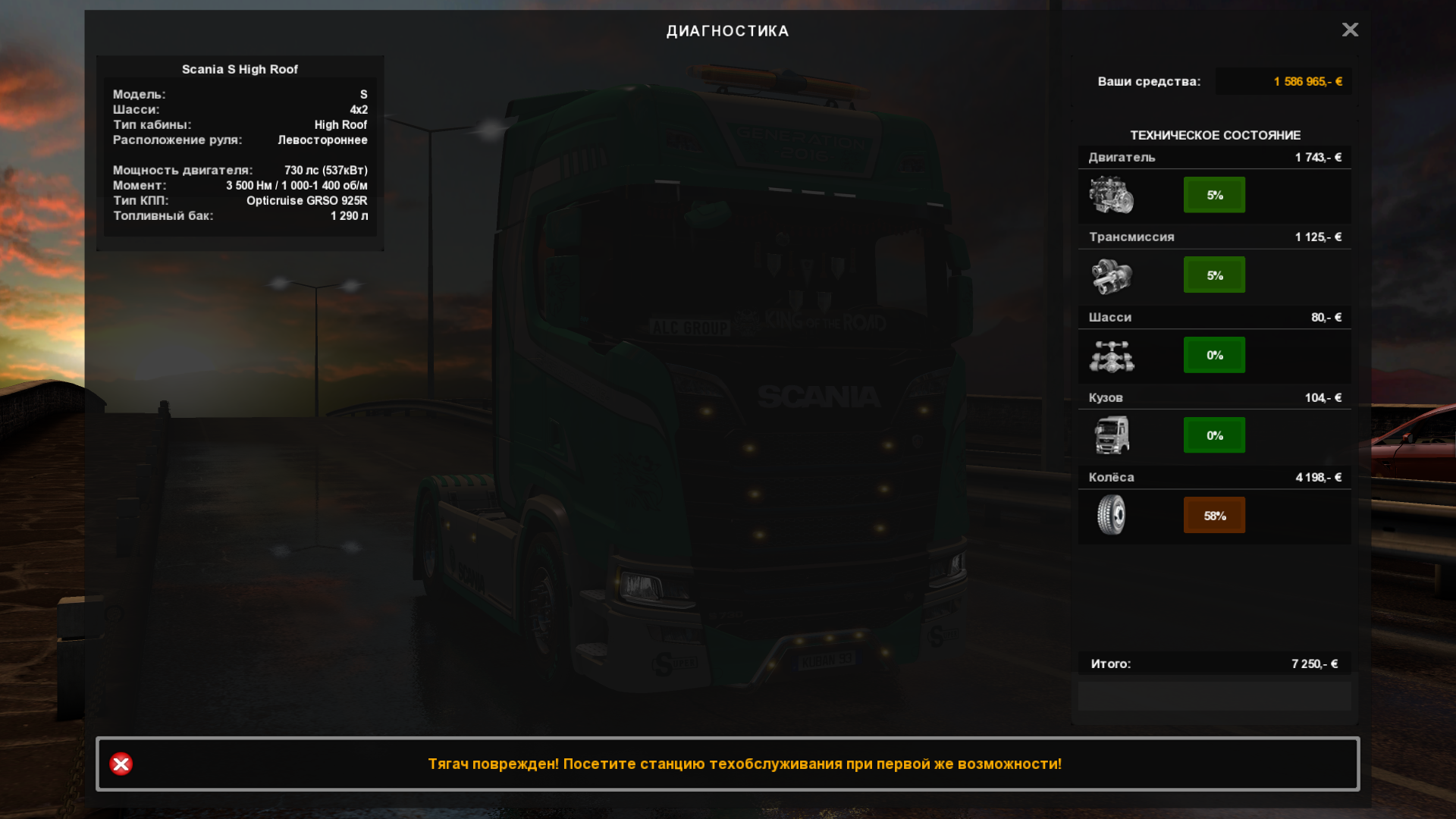The height and width of the screenshot is (819, 1456).
Task: Select the chassis 0% wear indicator
Action: (x=1214, y=355)
